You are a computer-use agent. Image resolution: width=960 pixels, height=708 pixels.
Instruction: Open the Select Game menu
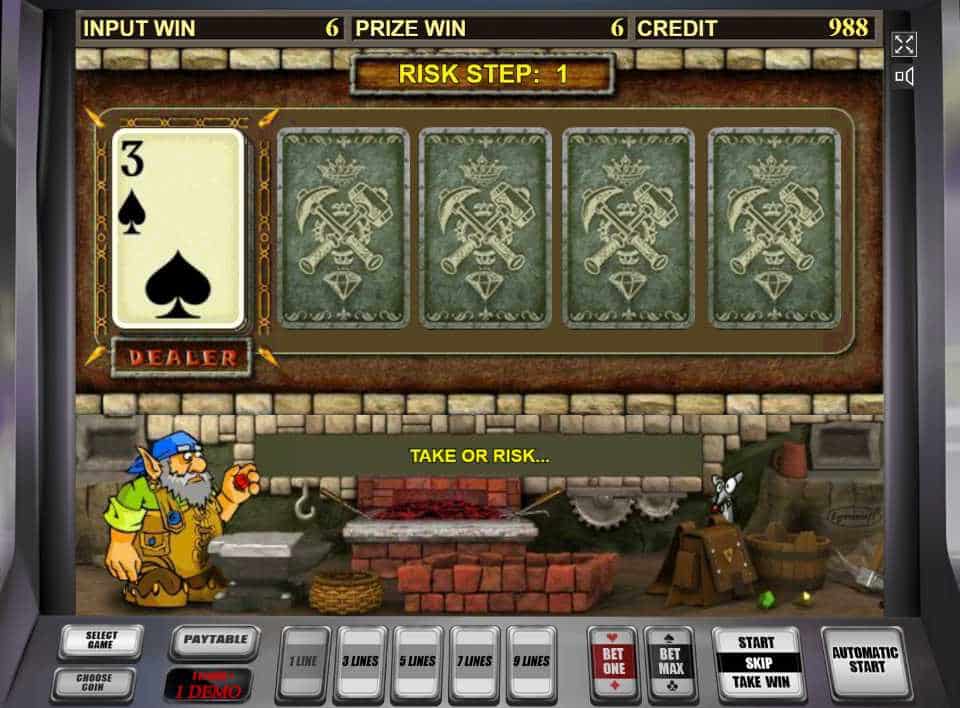point(100,640)
